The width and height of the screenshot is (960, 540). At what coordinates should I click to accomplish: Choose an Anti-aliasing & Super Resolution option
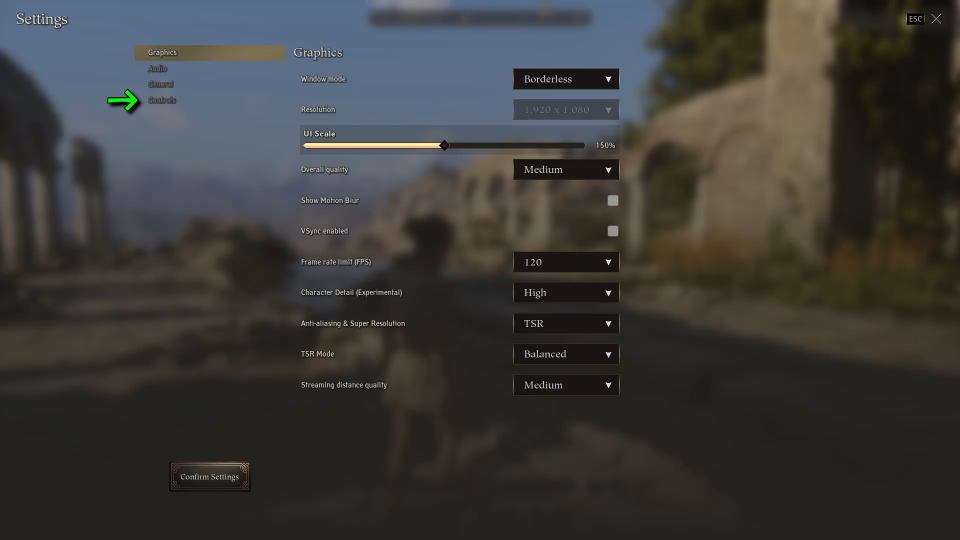click(566, 324)
